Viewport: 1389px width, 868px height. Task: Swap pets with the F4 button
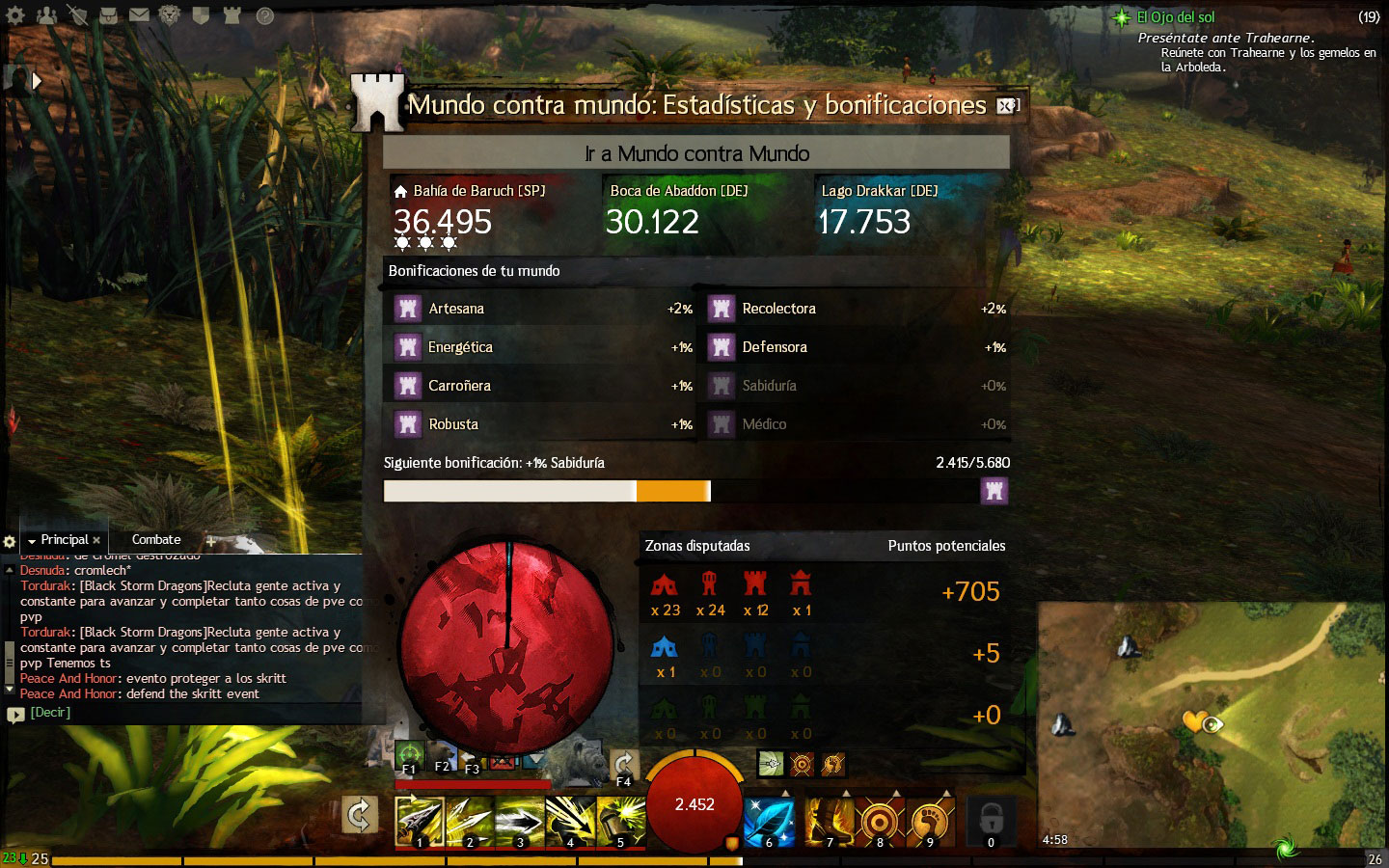[x=623, y=769]
